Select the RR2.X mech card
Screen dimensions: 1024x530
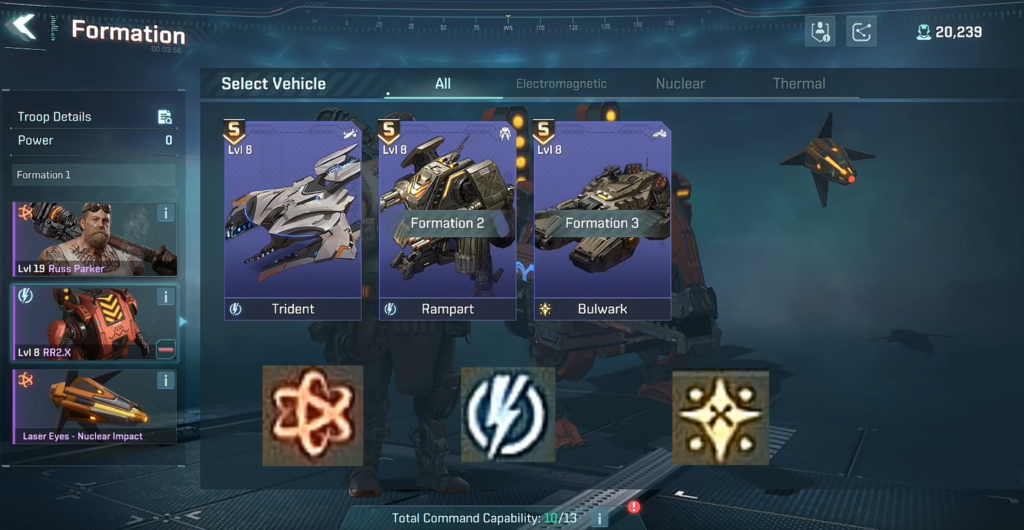(85, 323)
